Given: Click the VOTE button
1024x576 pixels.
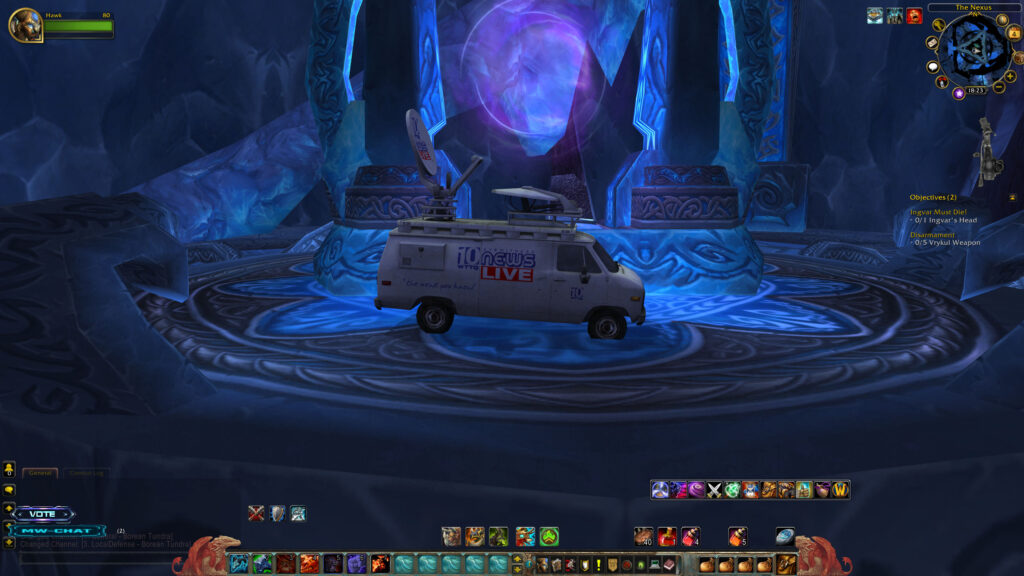Looking at the screenshot, I should 43,514.
